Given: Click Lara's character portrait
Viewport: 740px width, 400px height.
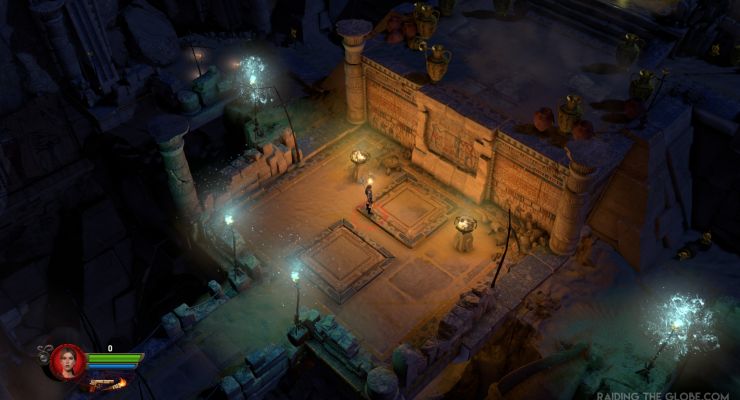Looking at the screenshot, I should pos(68,361).
